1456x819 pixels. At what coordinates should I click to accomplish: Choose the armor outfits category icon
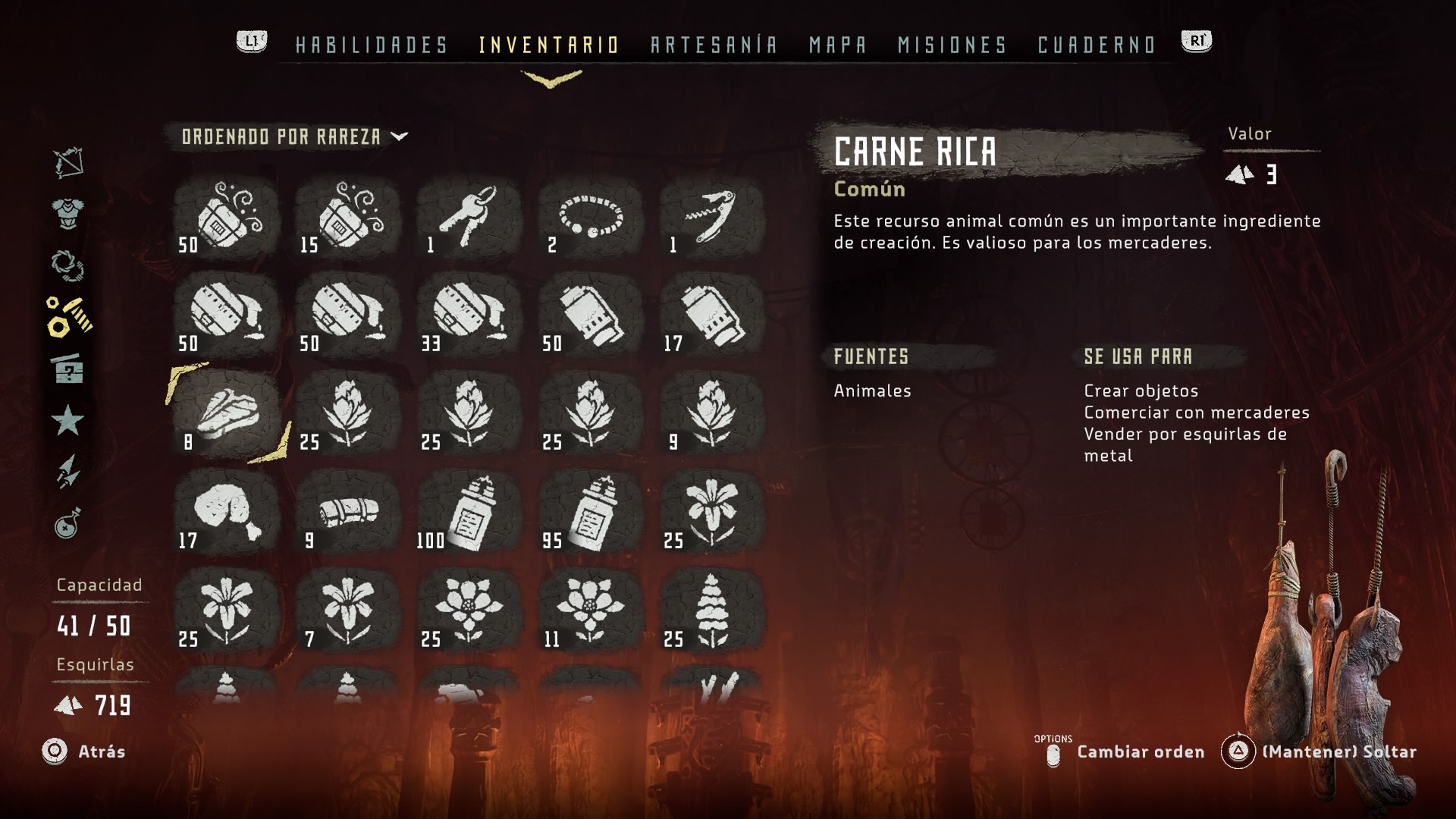68,214
